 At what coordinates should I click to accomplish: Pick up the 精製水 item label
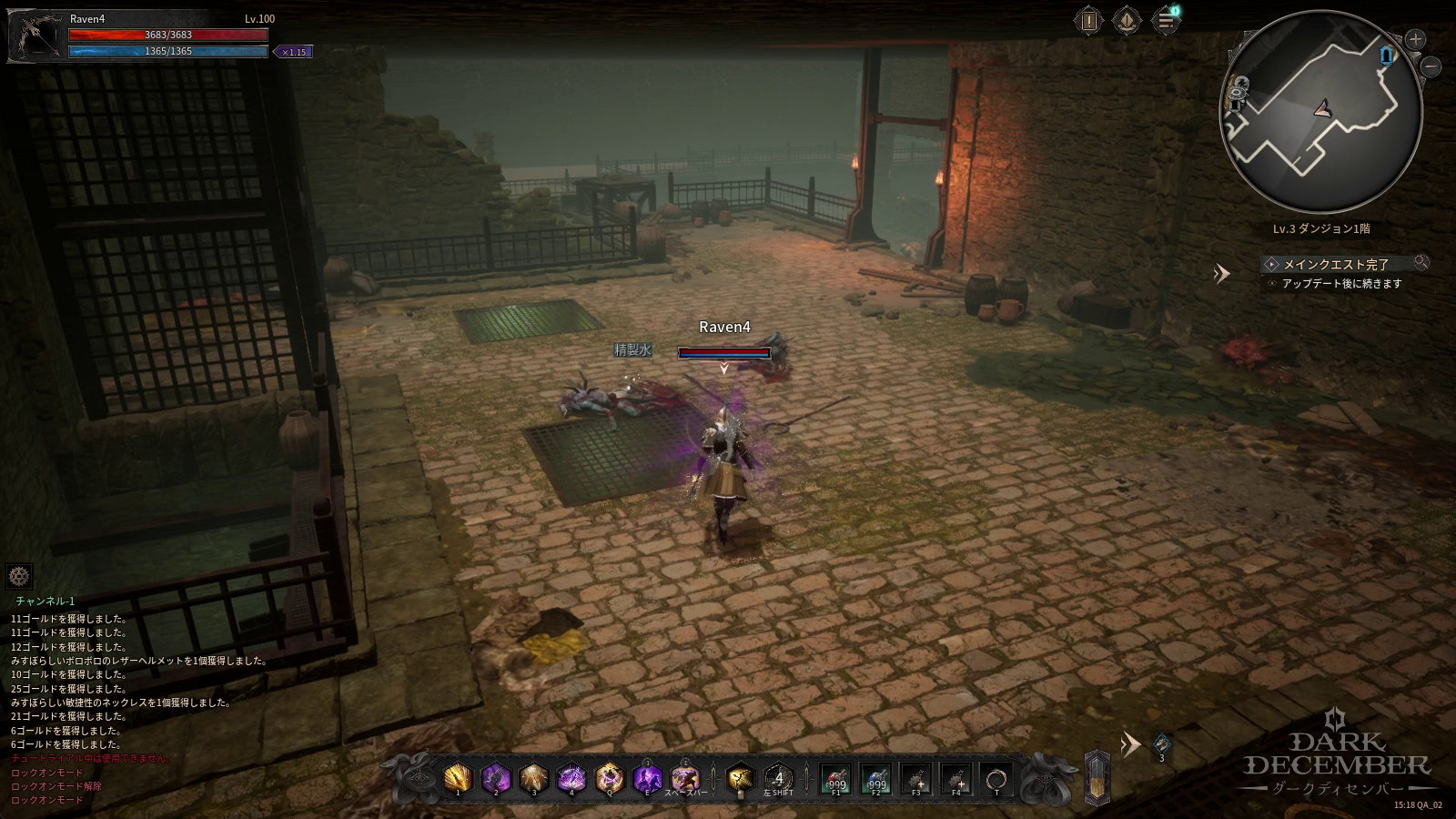(632, 349)
